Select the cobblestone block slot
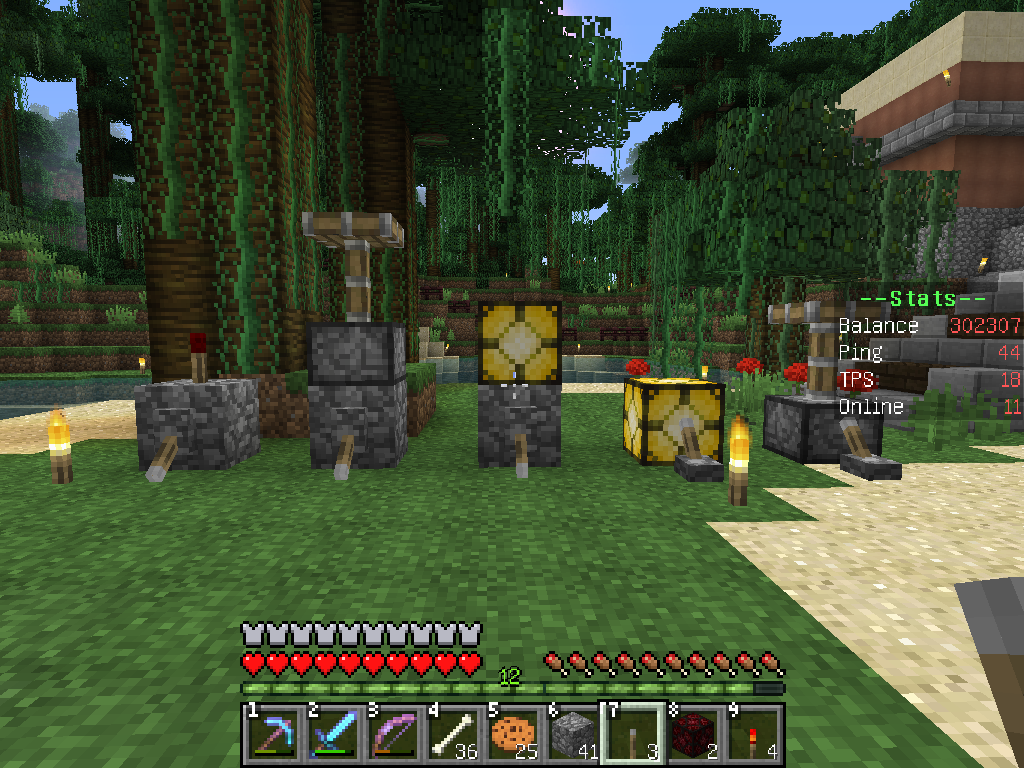The image size is (1024, 768). tap(571, 735)
